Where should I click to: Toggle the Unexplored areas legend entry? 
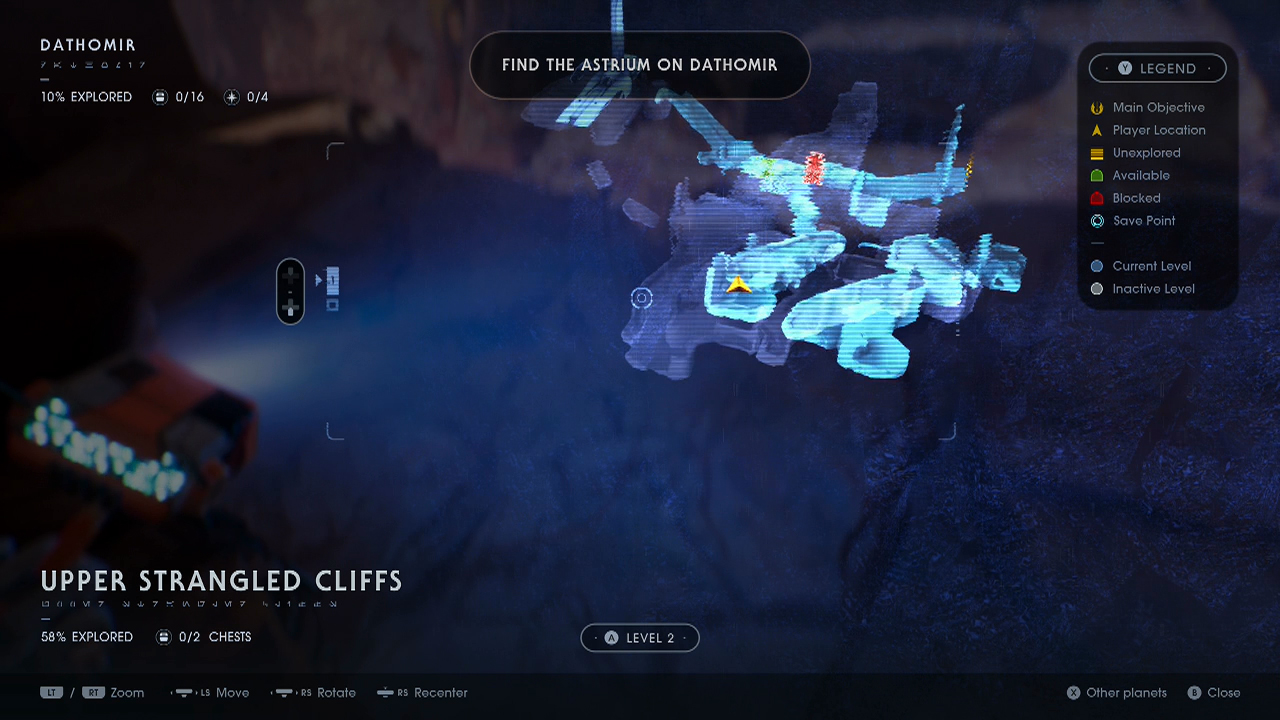[x=1097, y=153]
